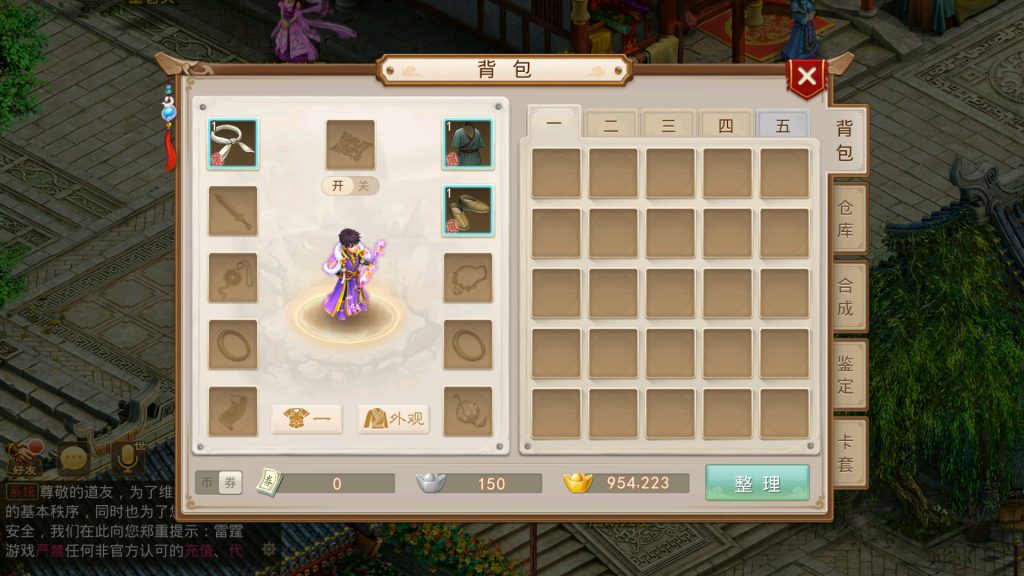Select the empty sword weapon slot
Viewport: 1024px width, 576px height.
233,210
